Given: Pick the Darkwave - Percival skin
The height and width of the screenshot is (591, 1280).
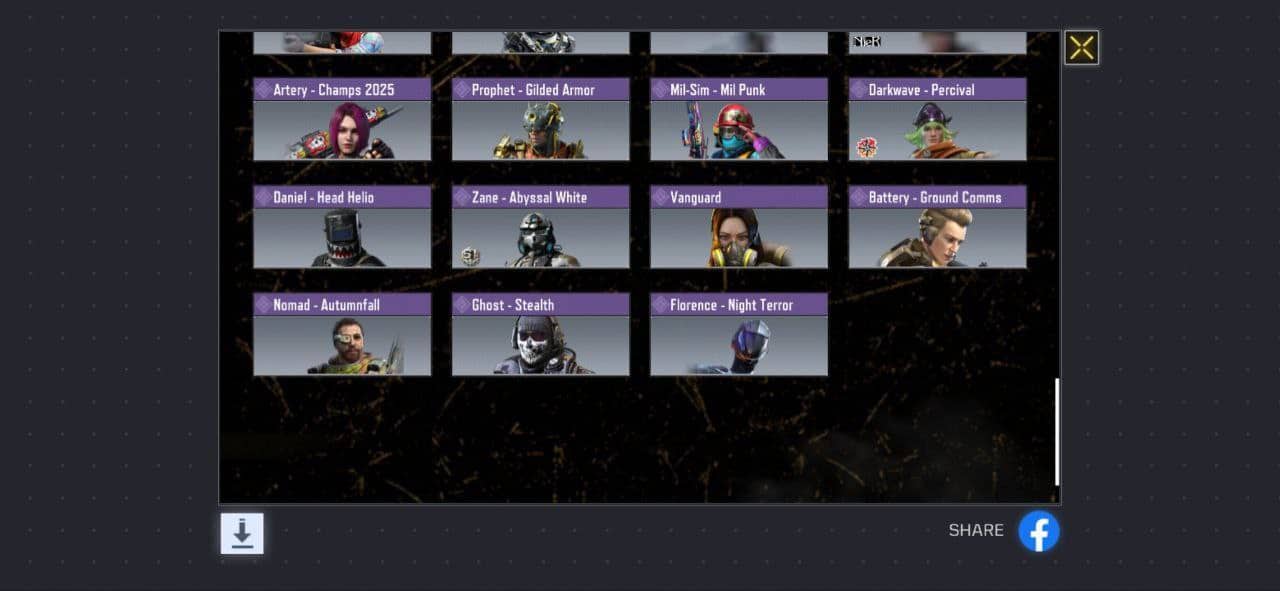Looking at the screenshot, I should (x=937, y=120).
